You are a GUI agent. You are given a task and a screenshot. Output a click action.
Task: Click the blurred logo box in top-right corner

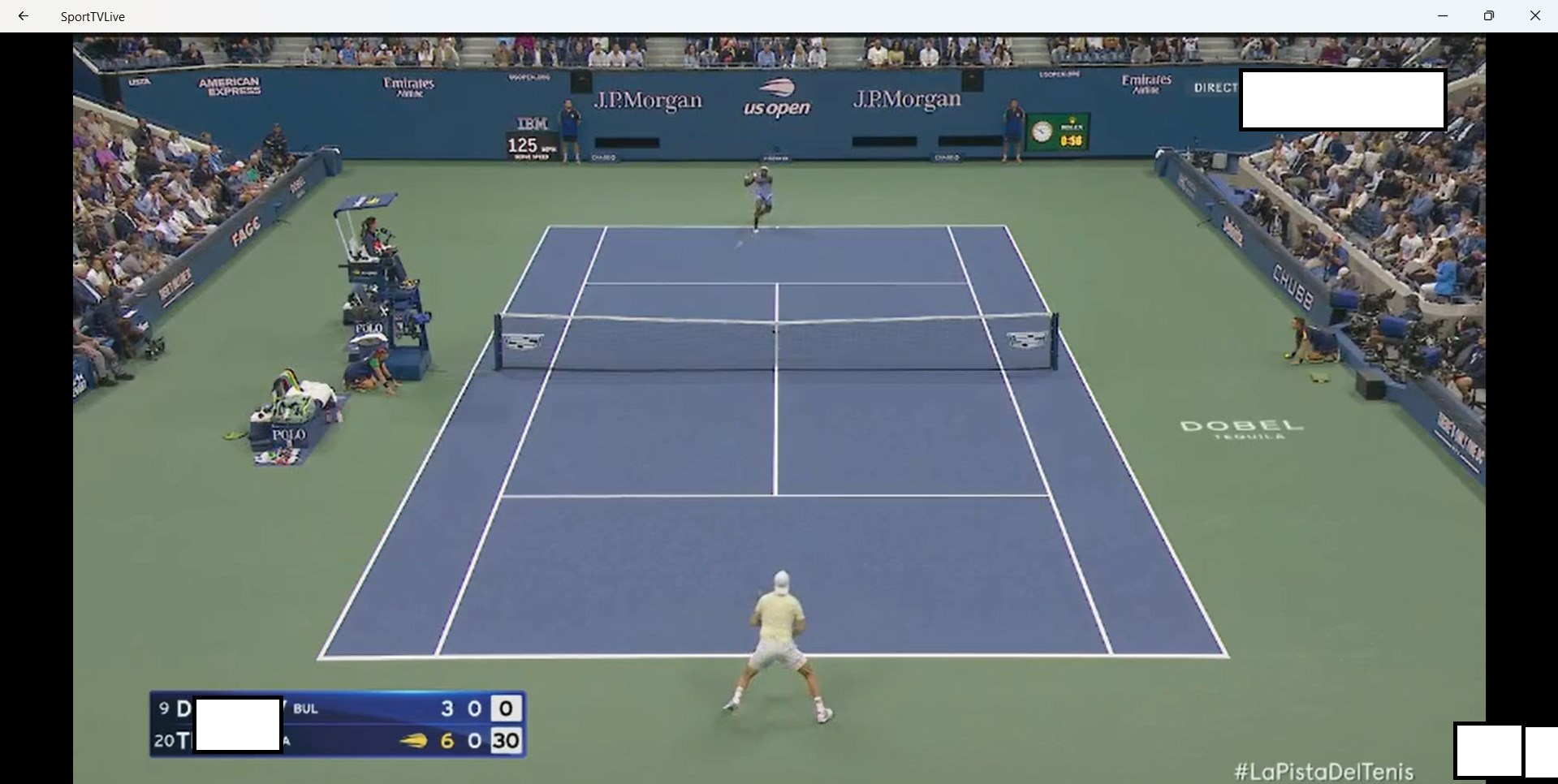1342,99
